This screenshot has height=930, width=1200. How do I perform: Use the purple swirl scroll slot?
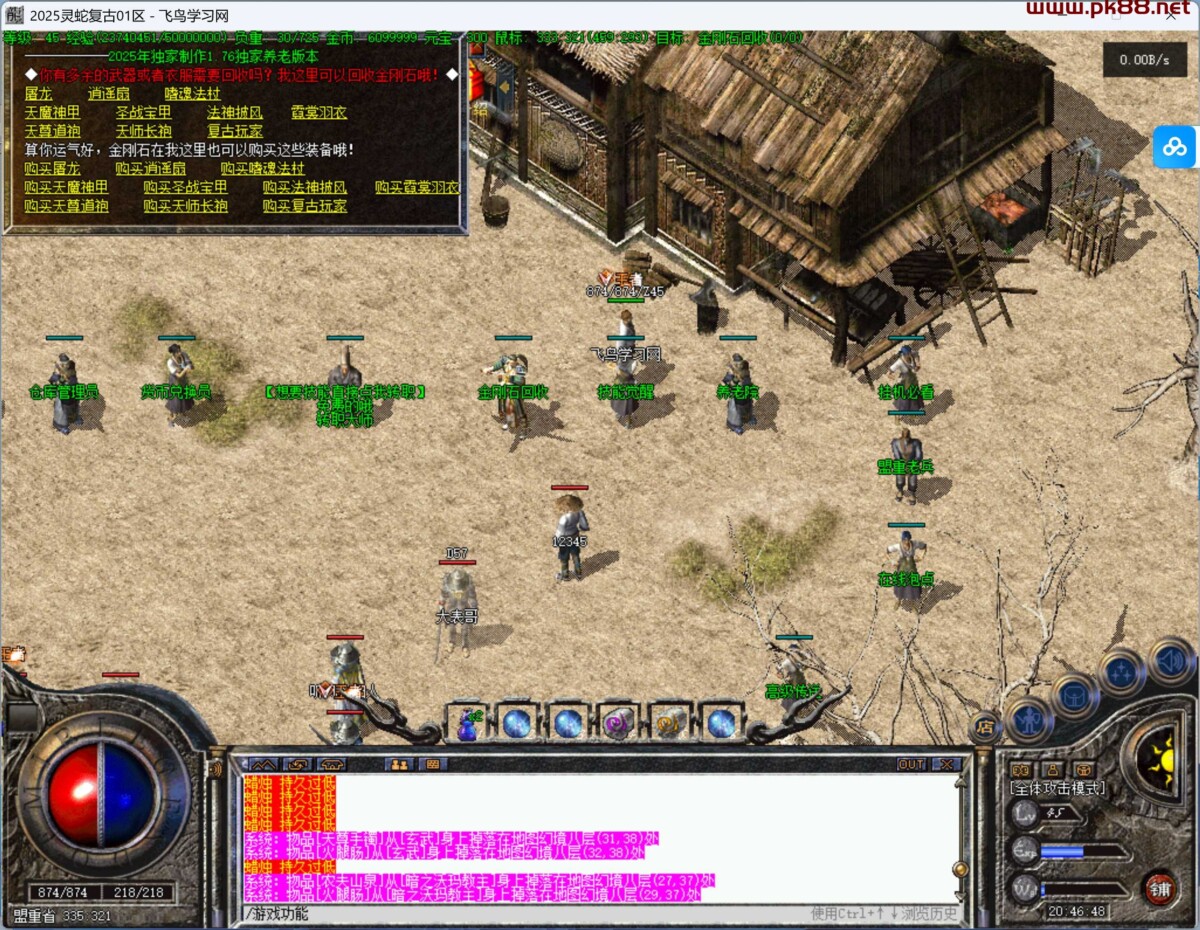(618, 723)
